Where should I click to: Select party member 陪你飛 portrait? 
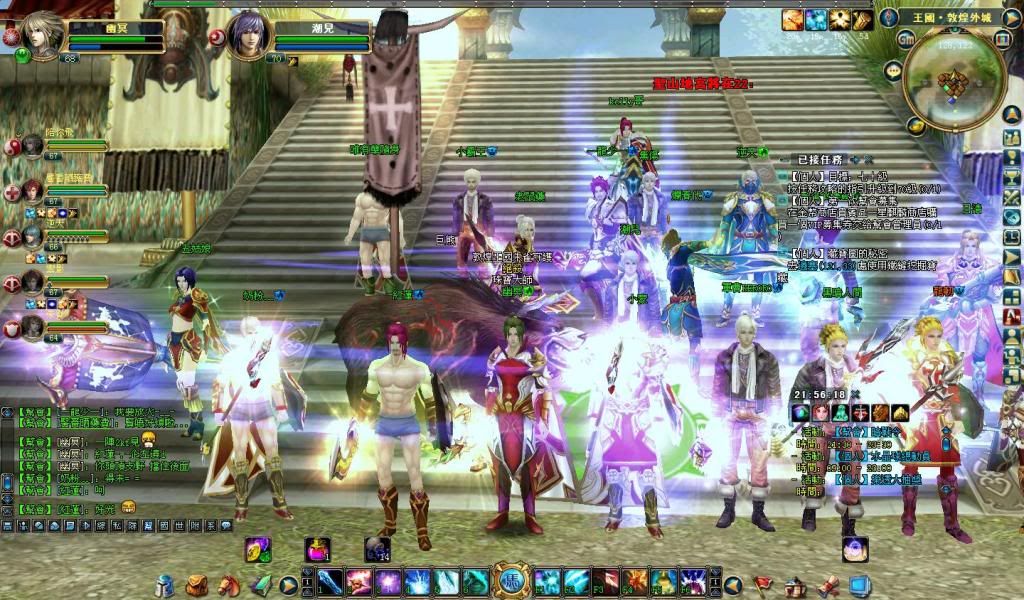click(32, 146)
